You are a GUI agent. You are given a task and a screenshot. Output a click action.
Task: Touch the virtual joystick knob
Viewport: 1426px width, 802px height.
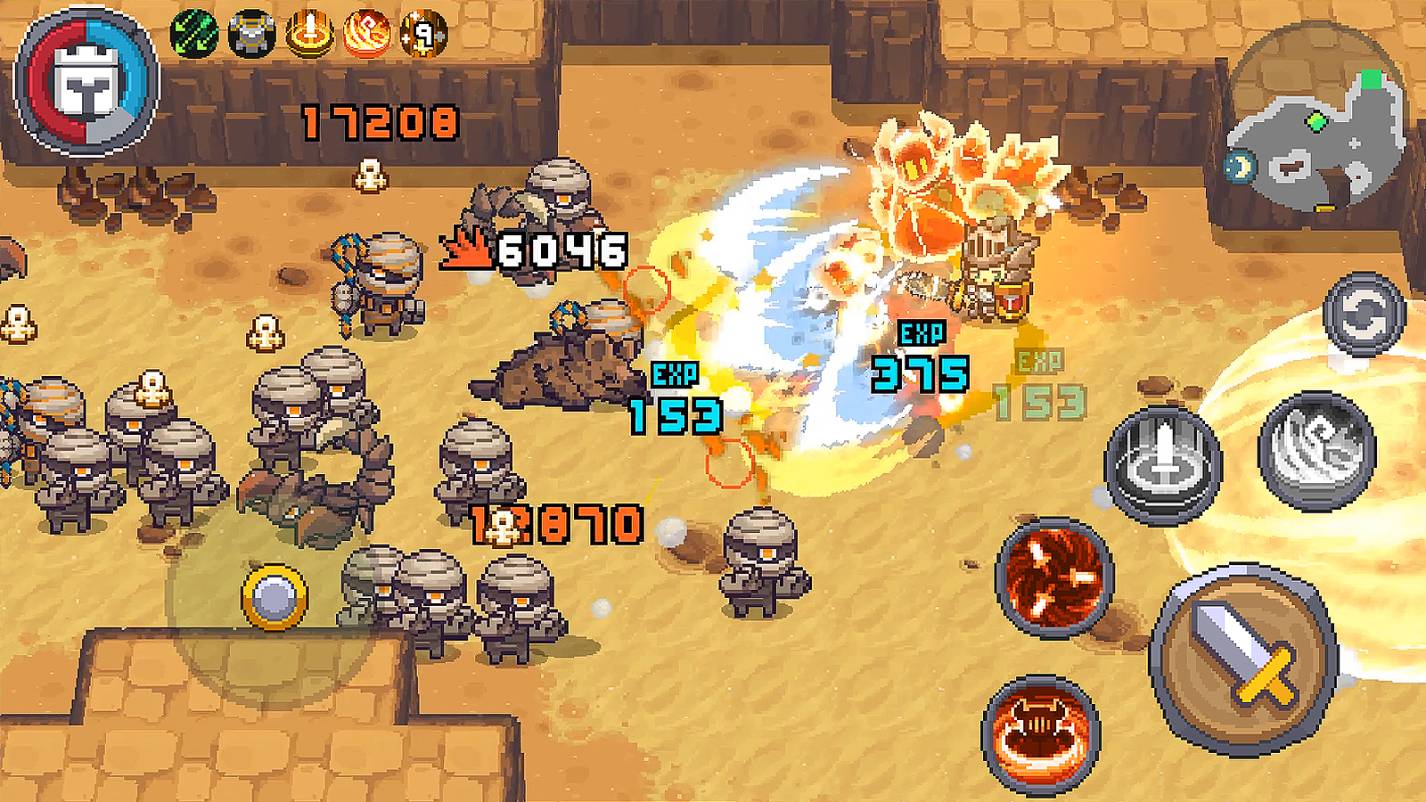click(274, 597)
